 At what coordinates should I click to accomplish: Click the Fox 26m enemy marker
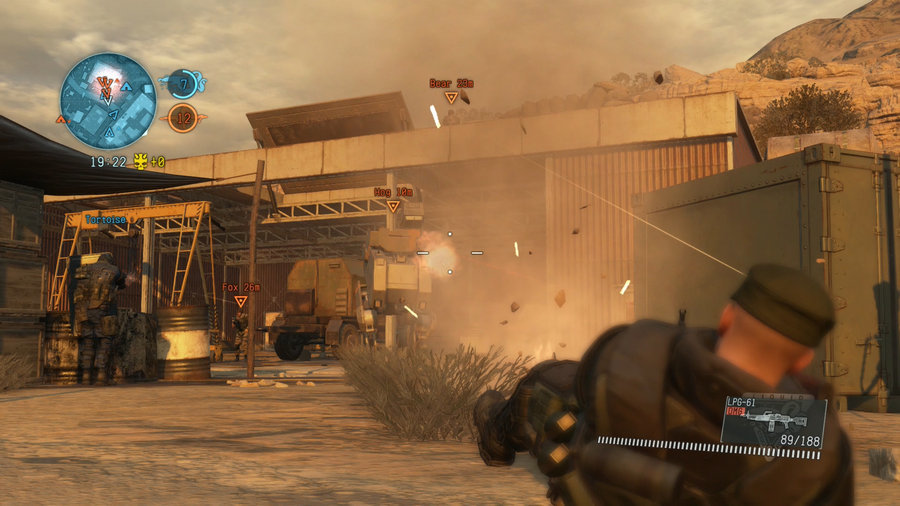click(240, 300)
